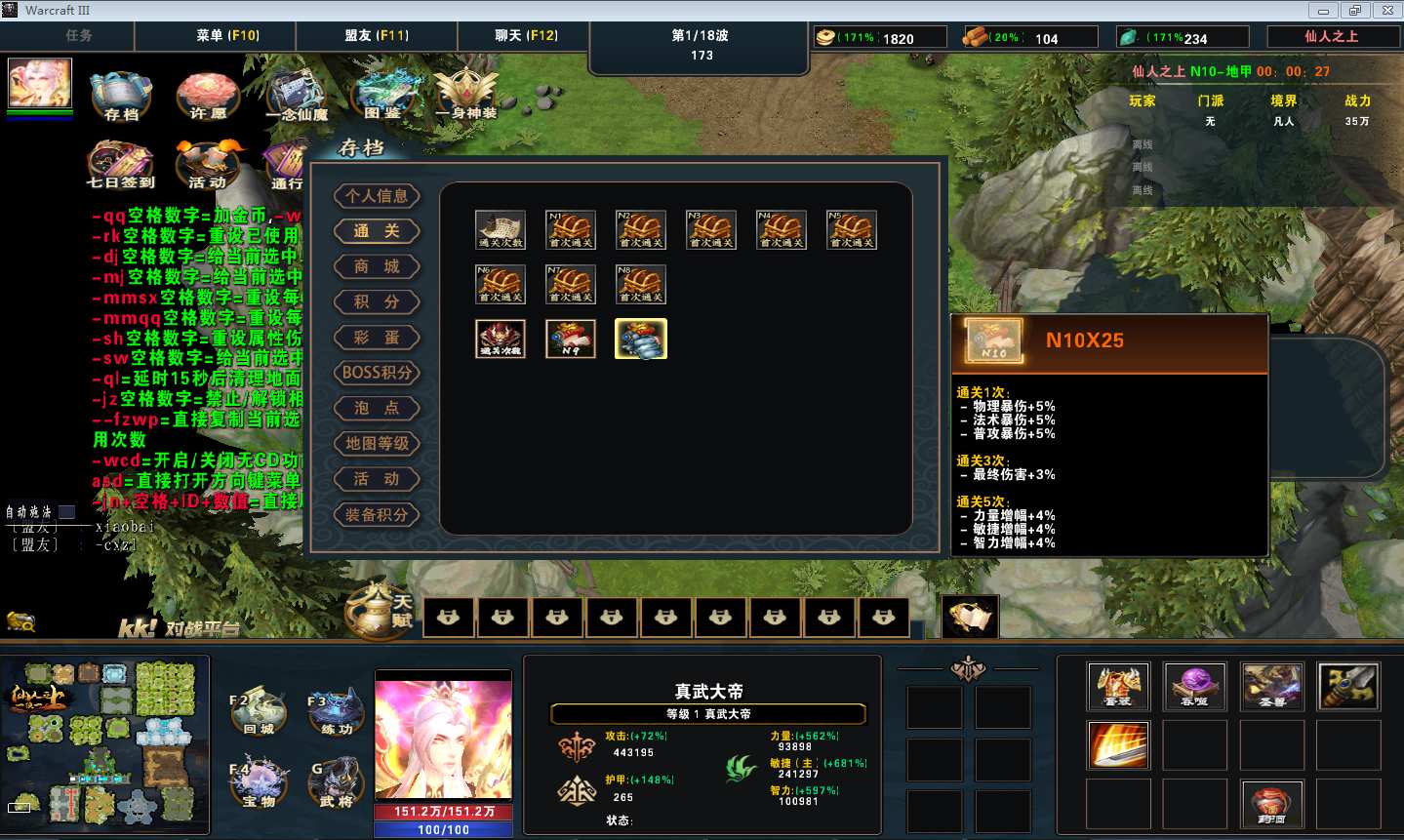Screen dimensions: 1404x840
Task: Open the 盟友 (F11) allies menu
Action: click(x=377, y=35)
